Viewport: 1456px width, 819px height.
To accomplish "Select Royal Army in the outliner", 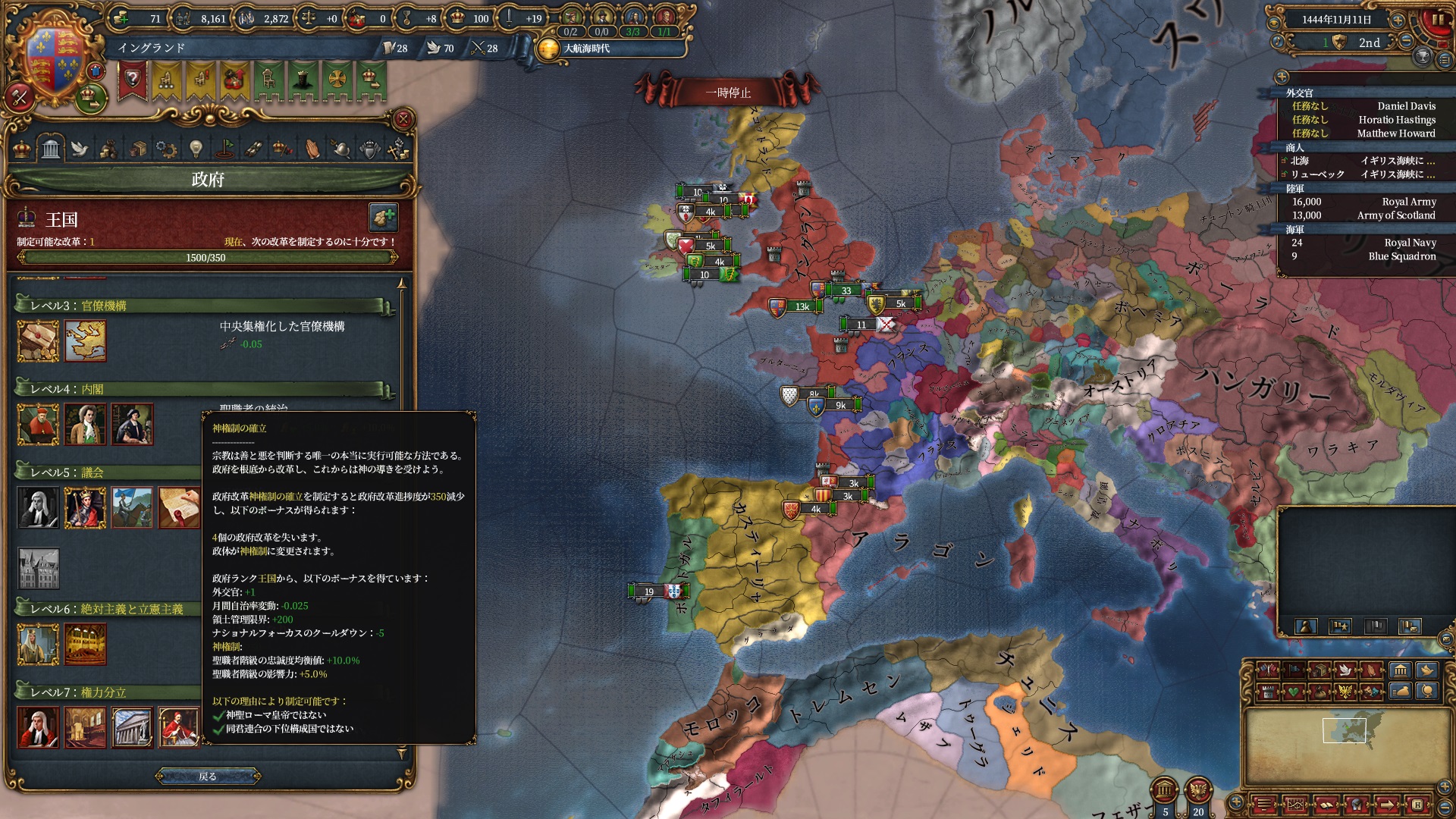I will 1408,202.
